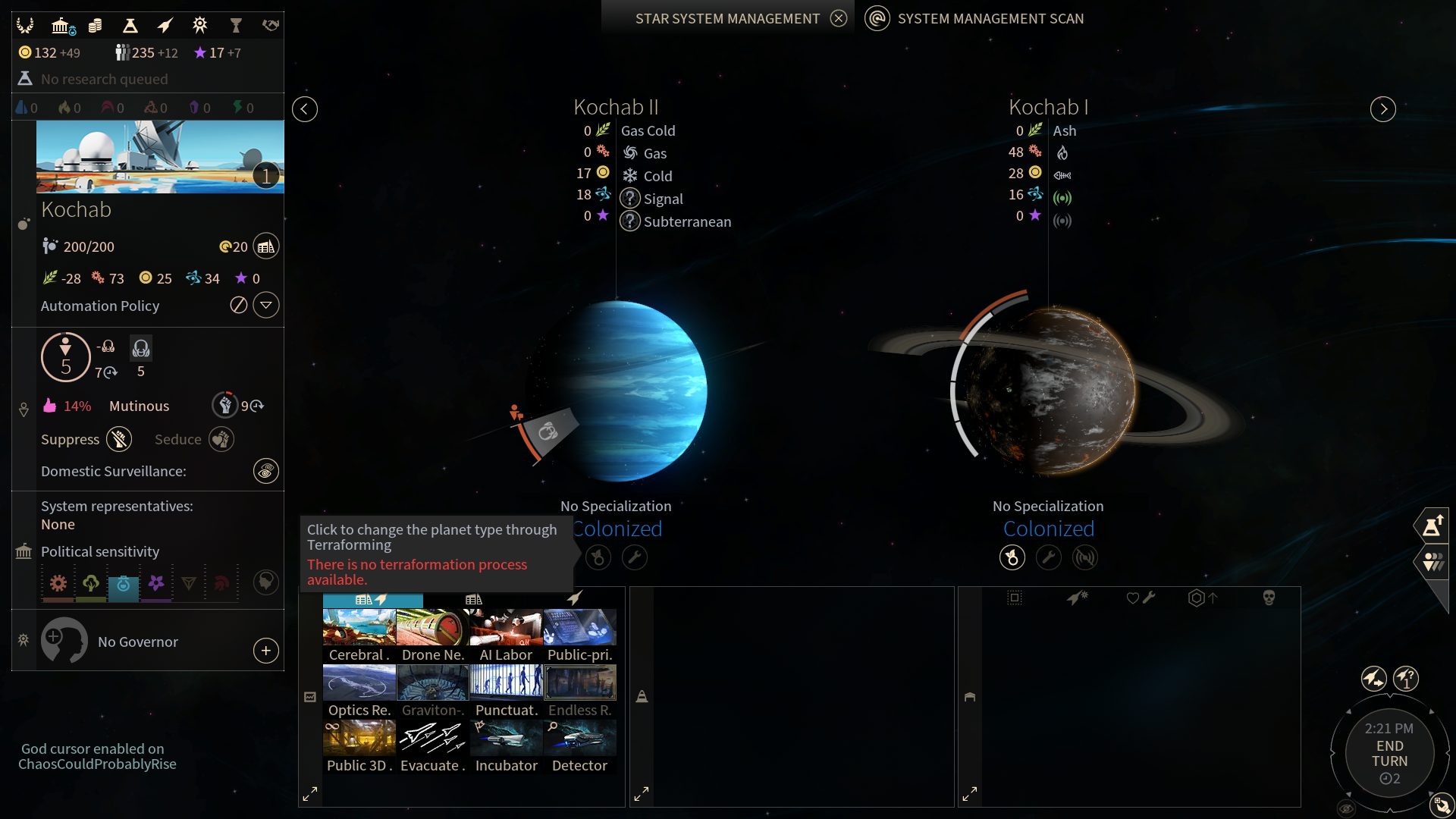This screenshot has width=1456, height=819.
Task: Click the plus button to assign a Governor
Action: coord(265,651)
